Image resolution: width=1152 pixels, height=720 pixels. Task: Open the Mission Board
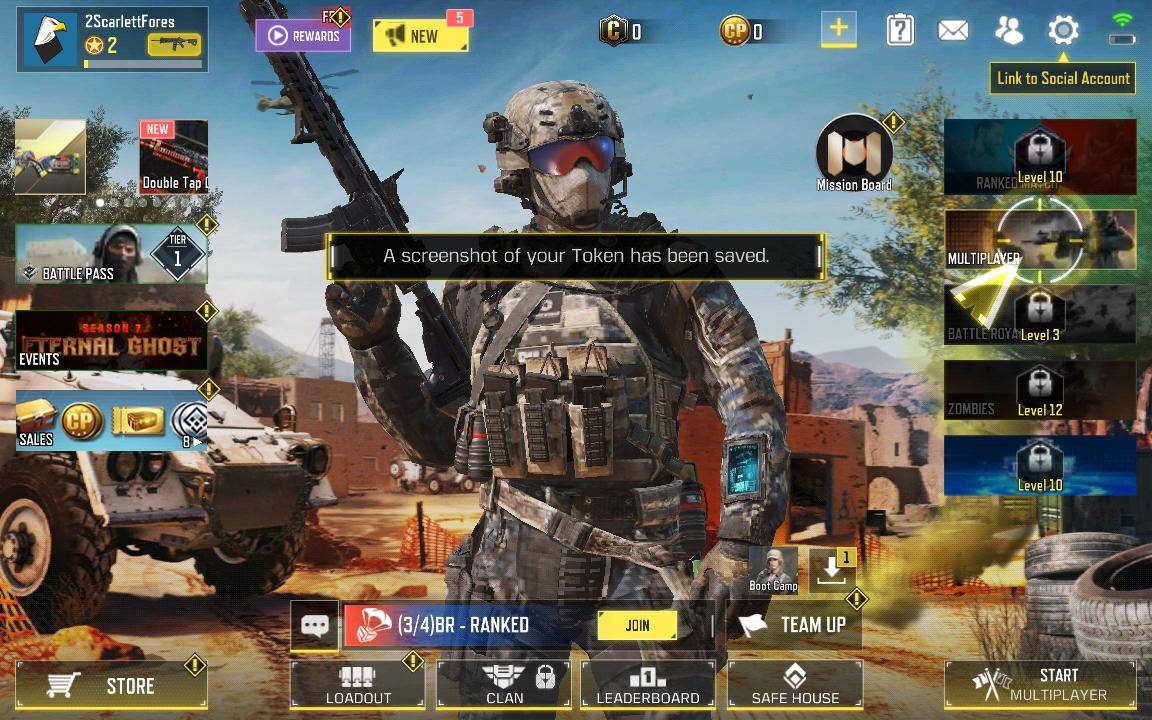(854, 153)
